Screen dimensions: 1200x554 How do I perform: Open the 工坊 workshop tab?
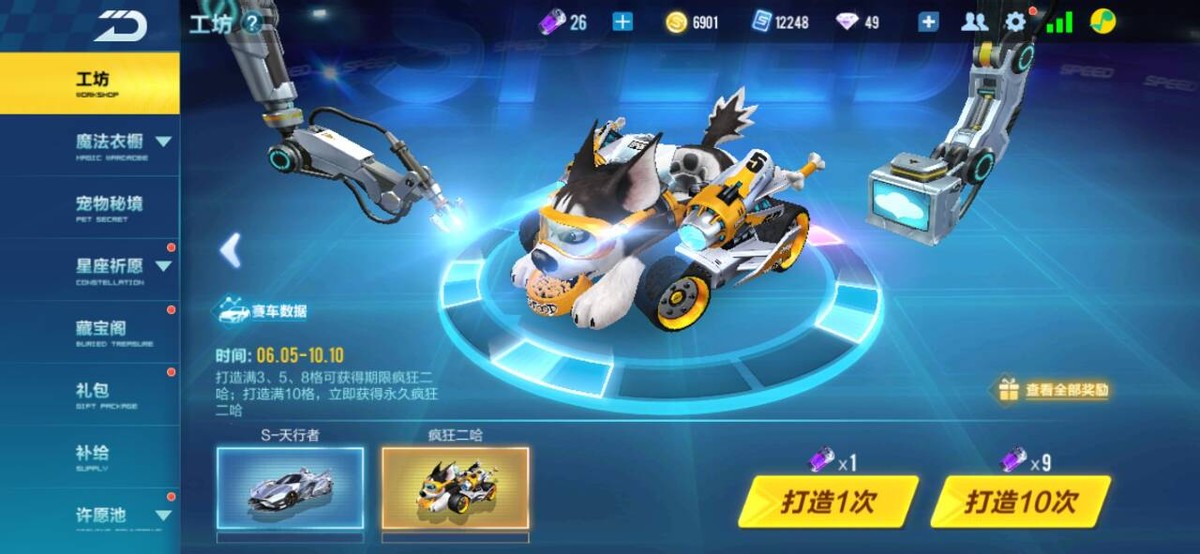tap(90, 82)
